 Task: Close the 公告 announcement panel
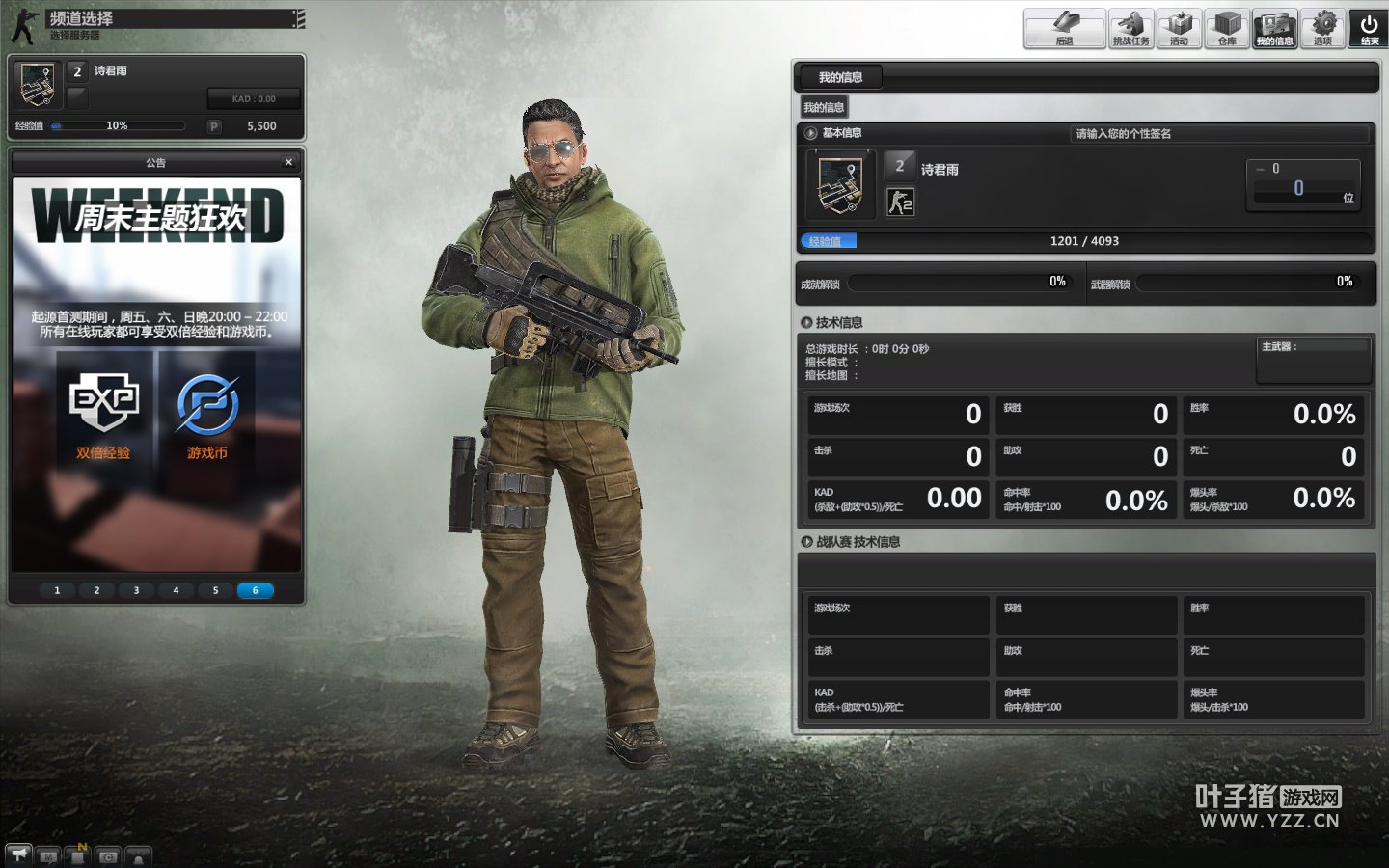(288, 162)
